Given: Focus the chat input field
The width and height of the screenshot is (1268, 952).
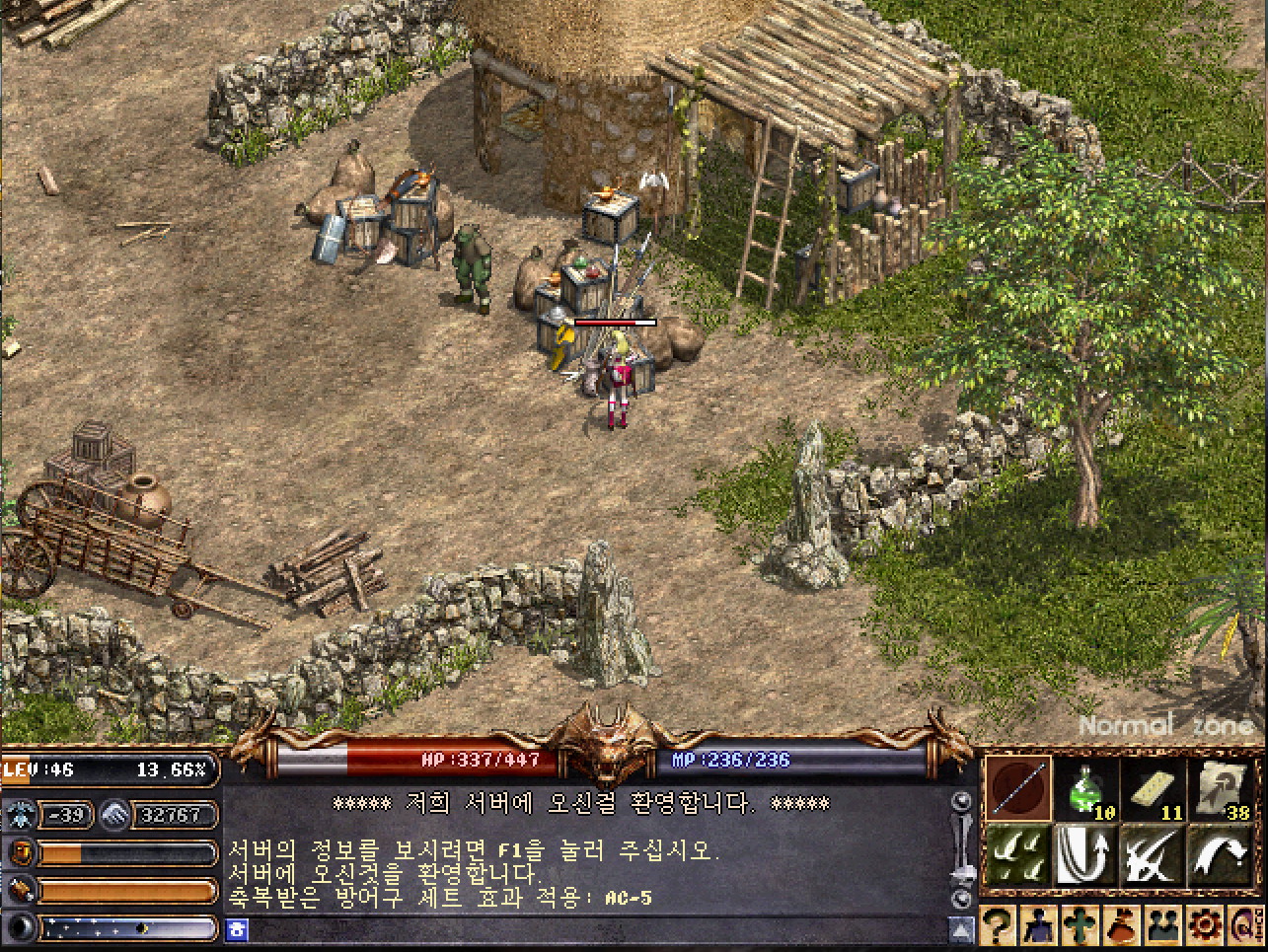Looking at the screenshot, I should (592, 929).
